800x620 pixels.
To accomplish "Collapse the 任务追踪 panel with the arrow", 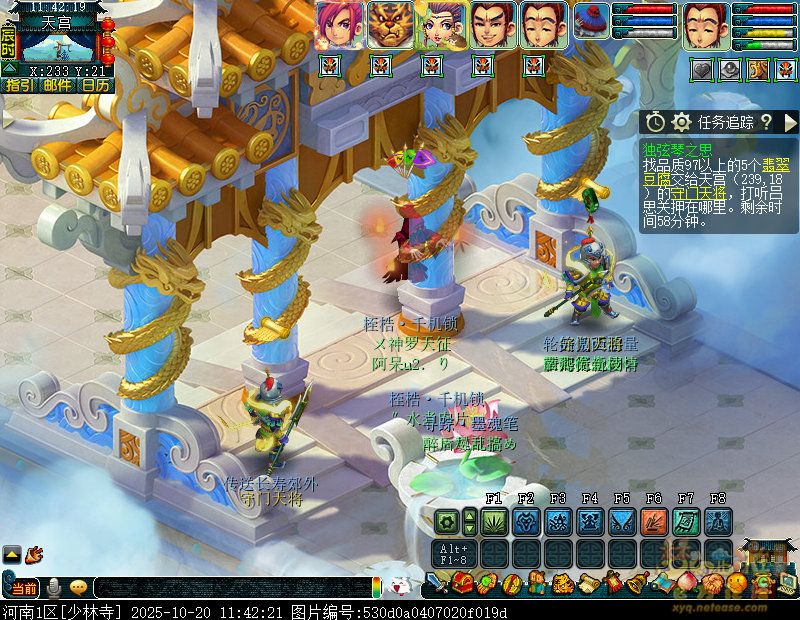I will click(x=790, y=122).
